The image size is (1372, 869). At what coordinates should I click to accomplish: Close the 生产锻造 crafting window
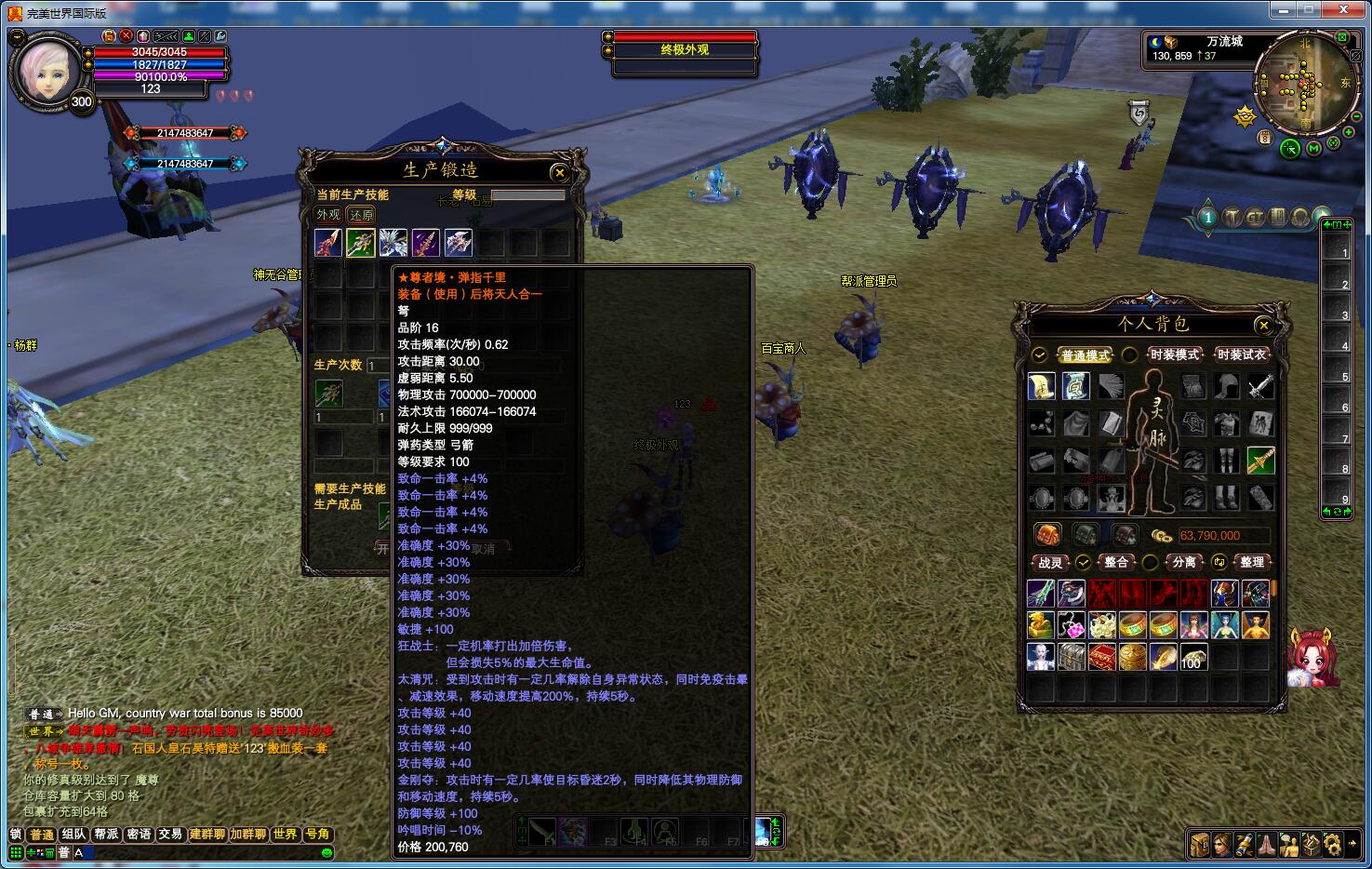pyautogui.click(x=559, y=172)
